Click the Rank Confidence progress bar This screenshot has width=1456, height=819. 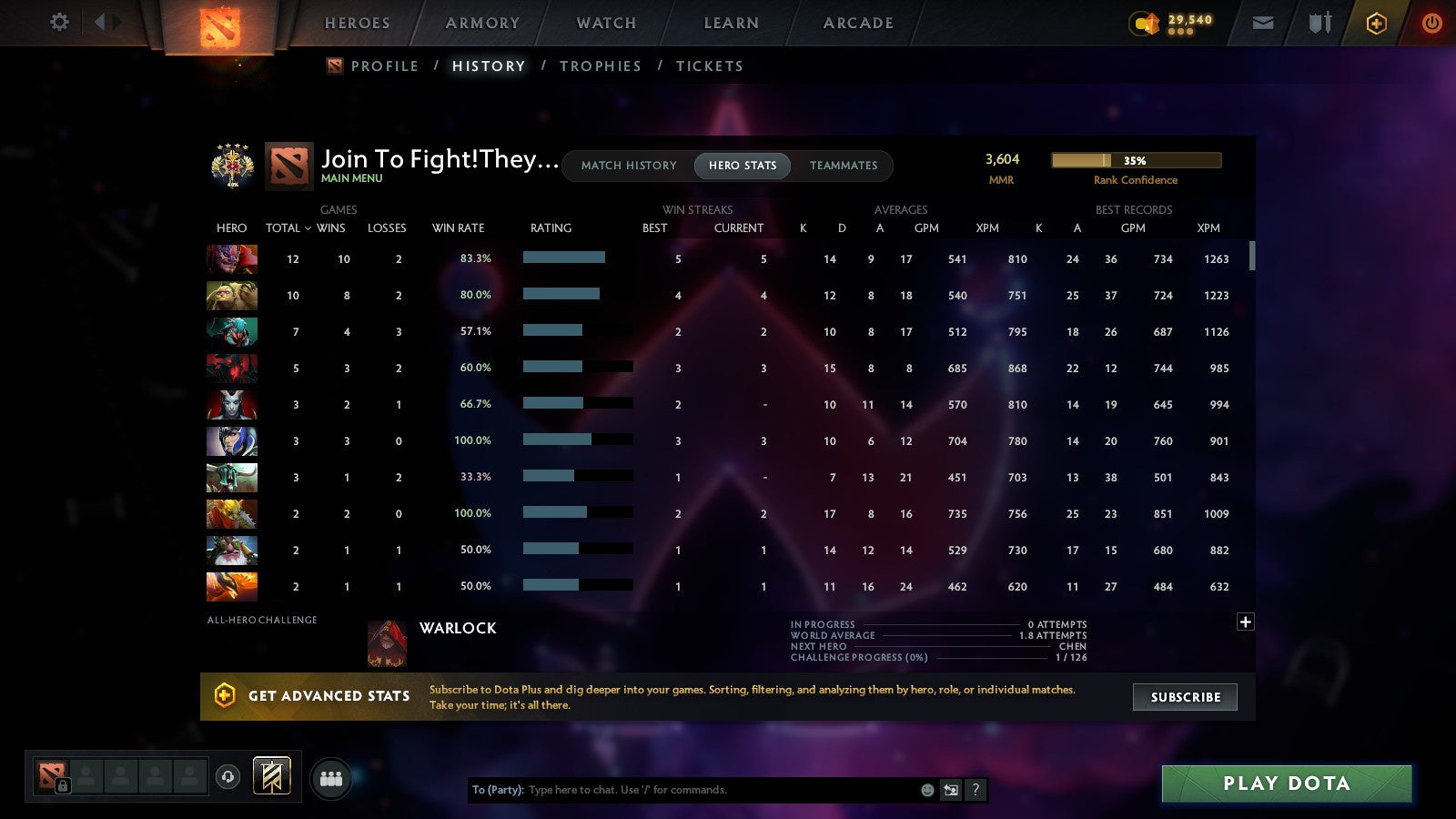pos(1137,159)
